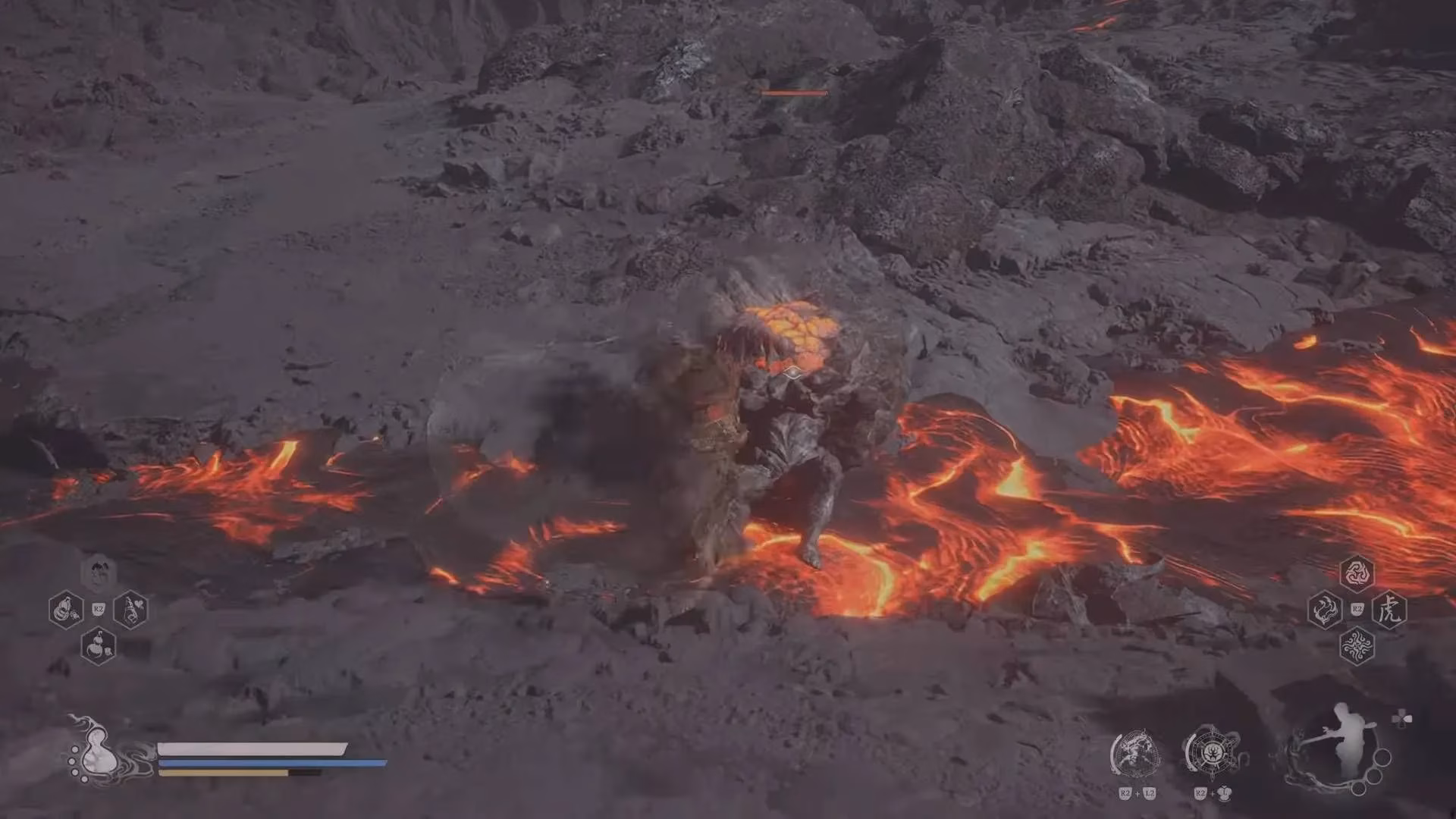Image resolution: width=1456 pixels, height=819 pixels.
Task: Cast the radiating tendrils spell in the bottom hexagon
Action: pos(1357,647)
